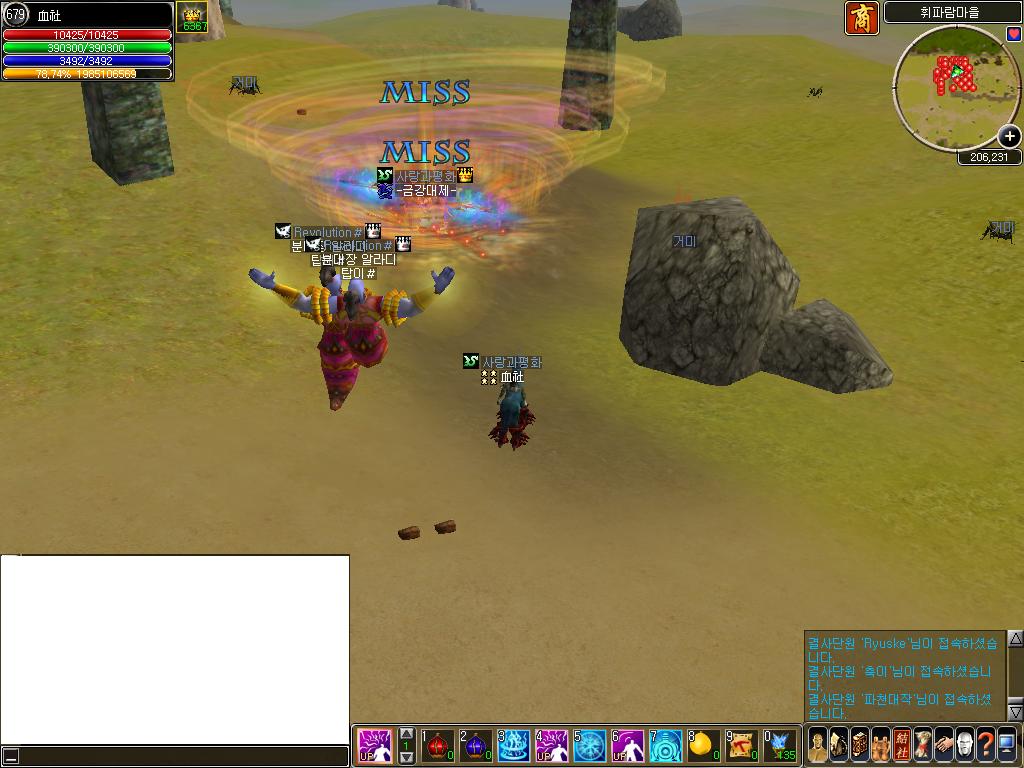Zoom the minimap with the plus button
1024x768 pixels.
tap(1009, 137)
